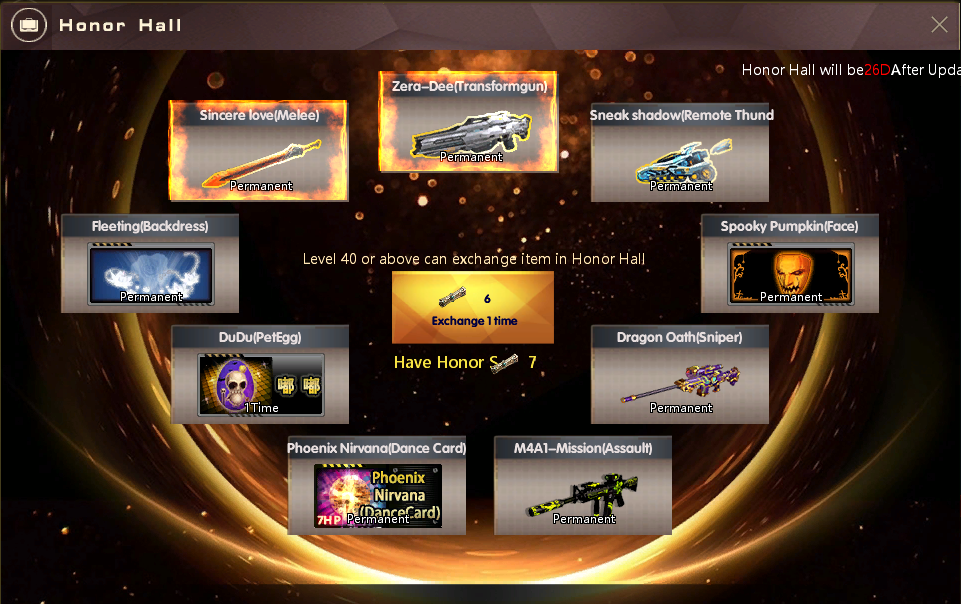Choose the DuDu pet egg
This screenshot has width=961, height=604.
[x=260, y=374]
